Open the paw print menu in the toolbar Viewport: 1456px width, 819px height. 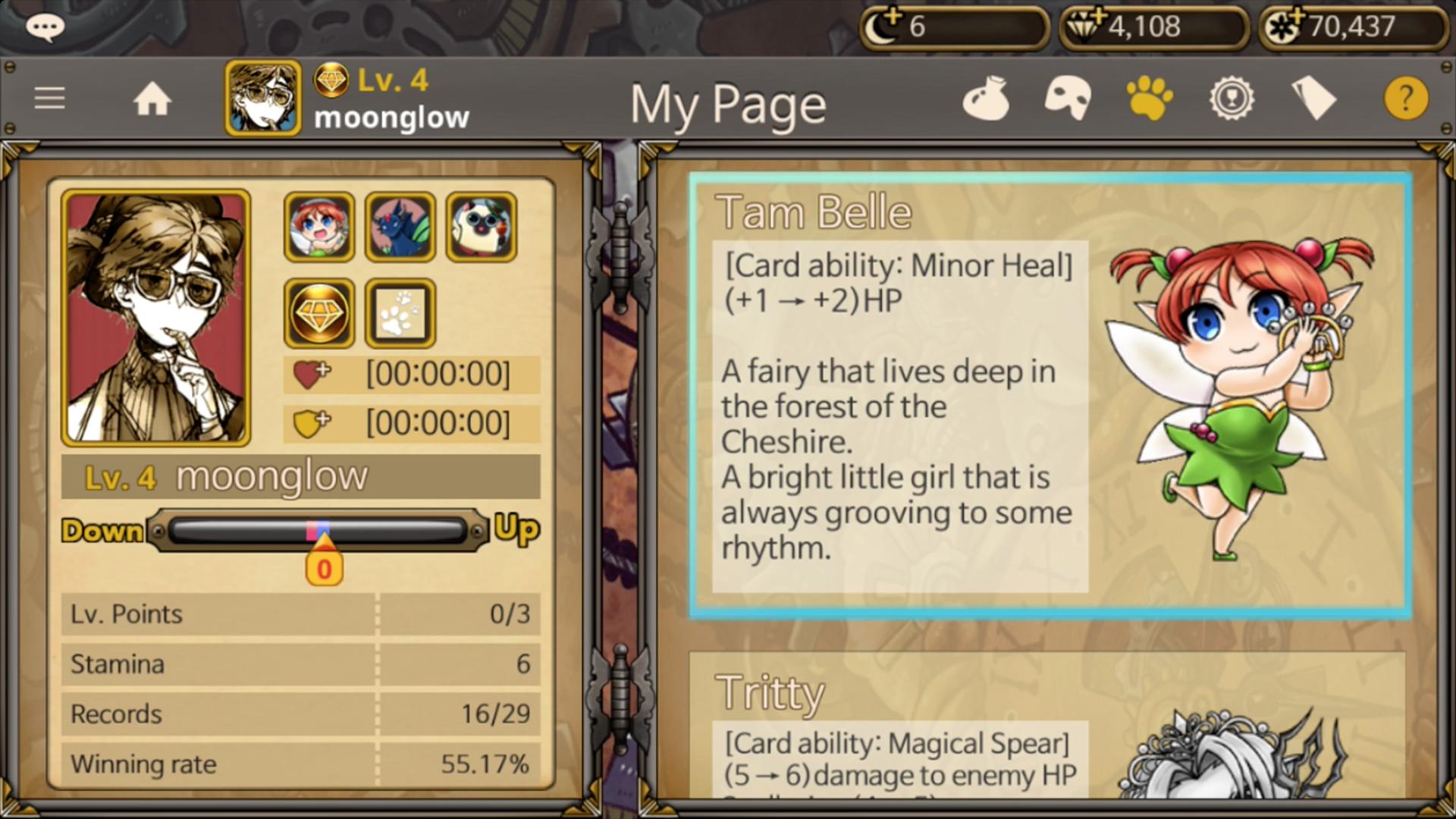[1149, 99]
